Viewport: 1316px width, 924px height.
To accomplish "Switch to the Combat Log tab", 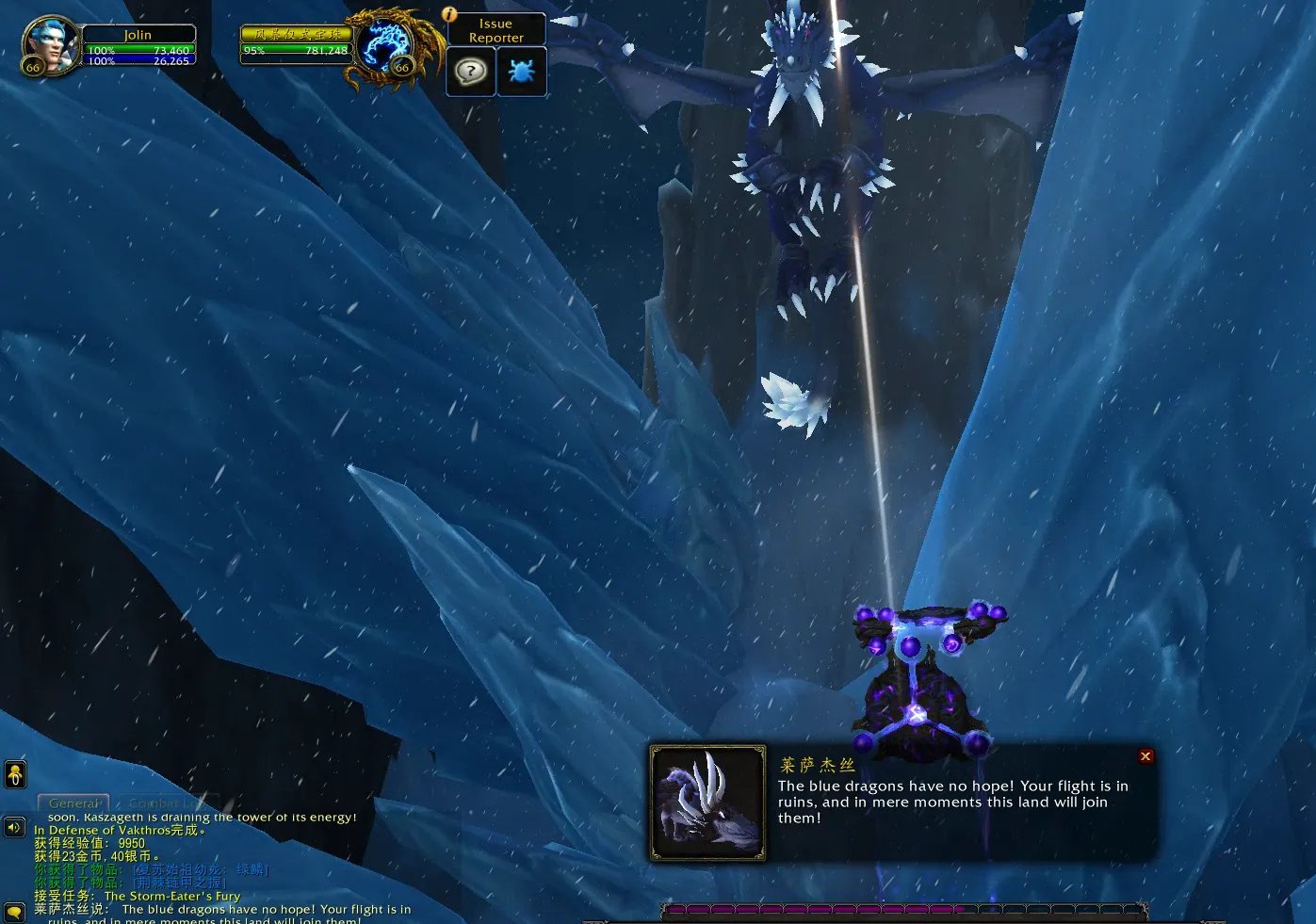I will click(163, 803).
